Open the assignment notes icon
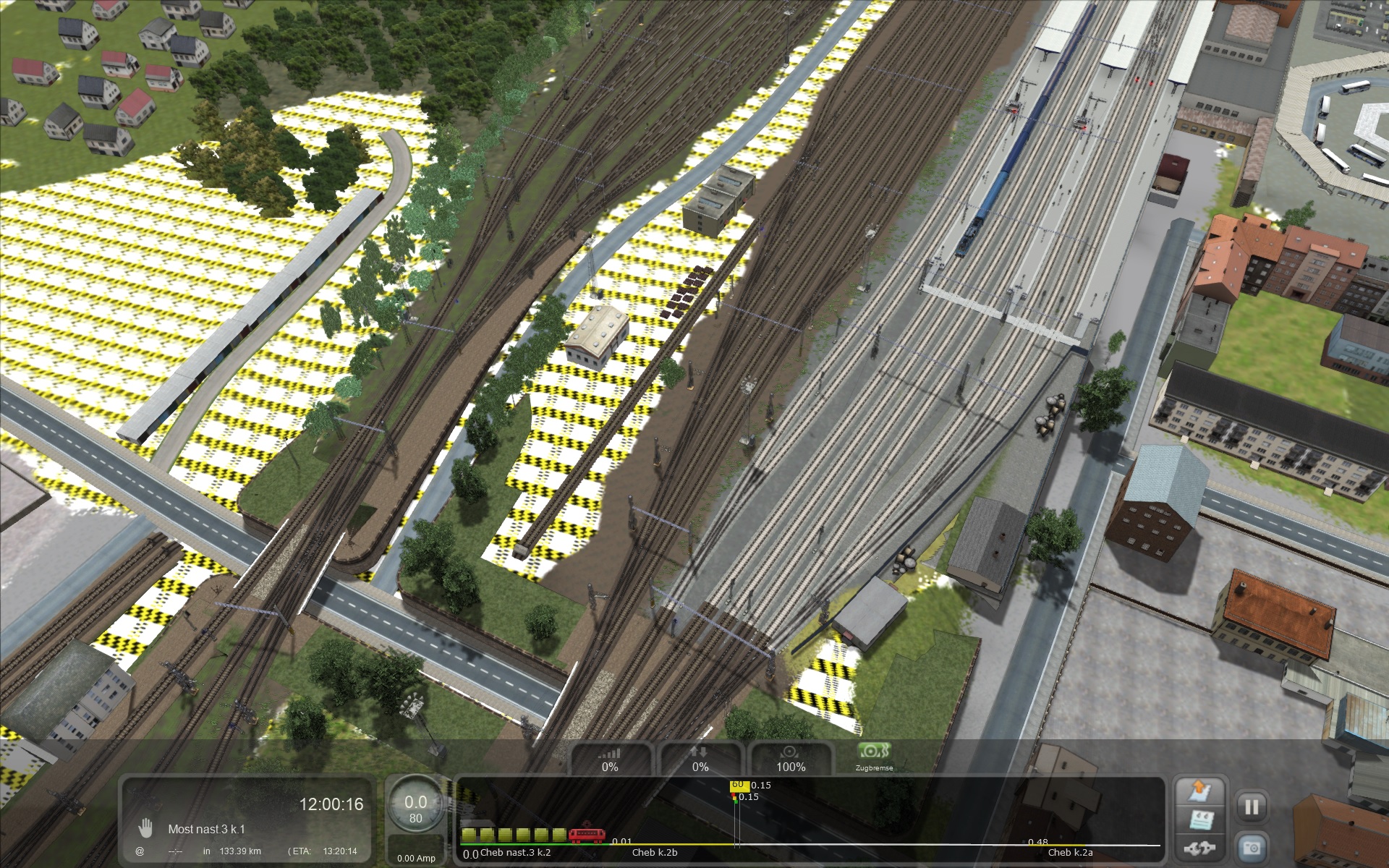This screenshot has width=1389, height=868. [x=1199, y=820]
